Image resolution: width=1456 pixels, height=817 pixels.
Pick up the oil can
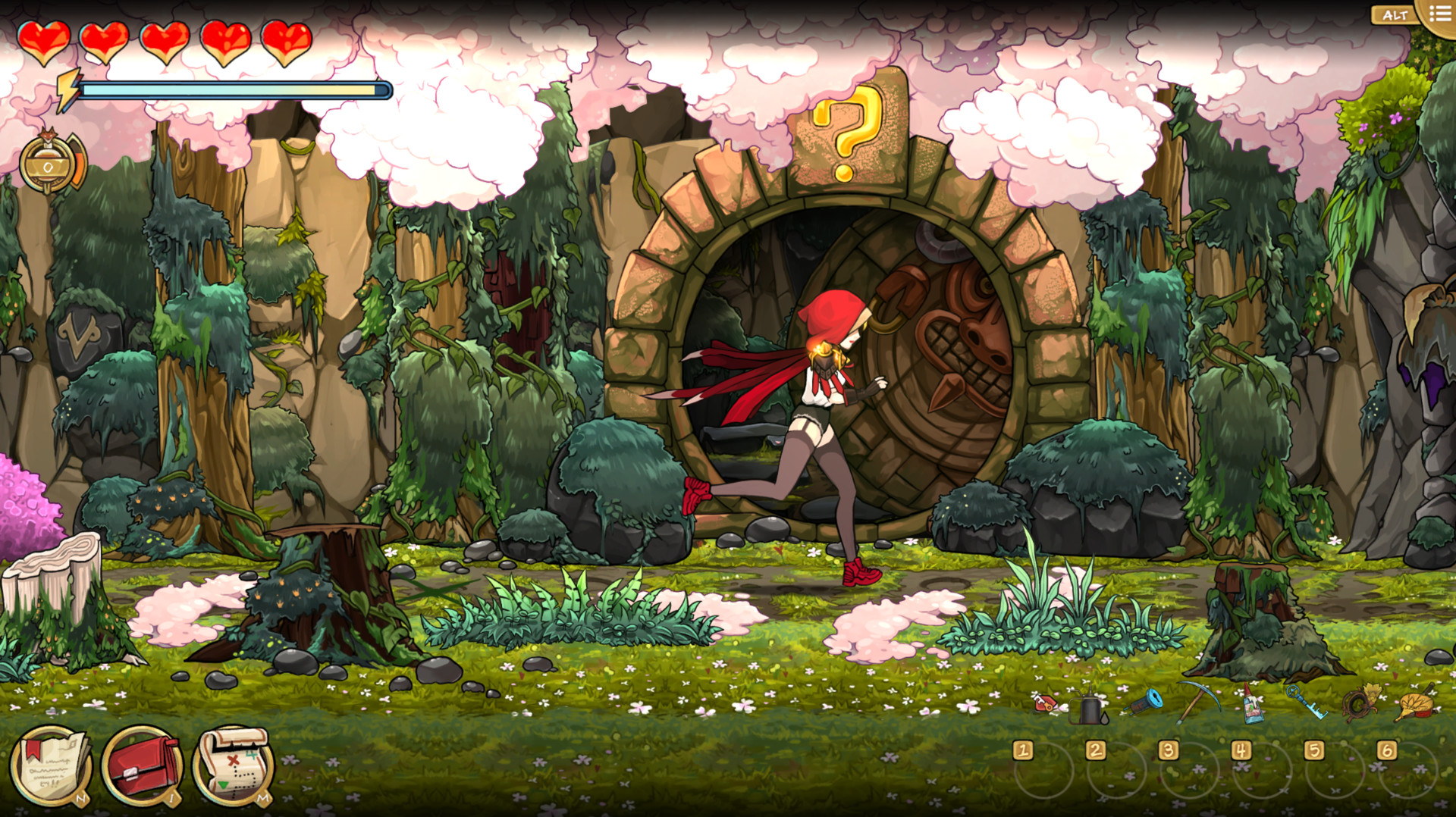tap(1084, 705)
